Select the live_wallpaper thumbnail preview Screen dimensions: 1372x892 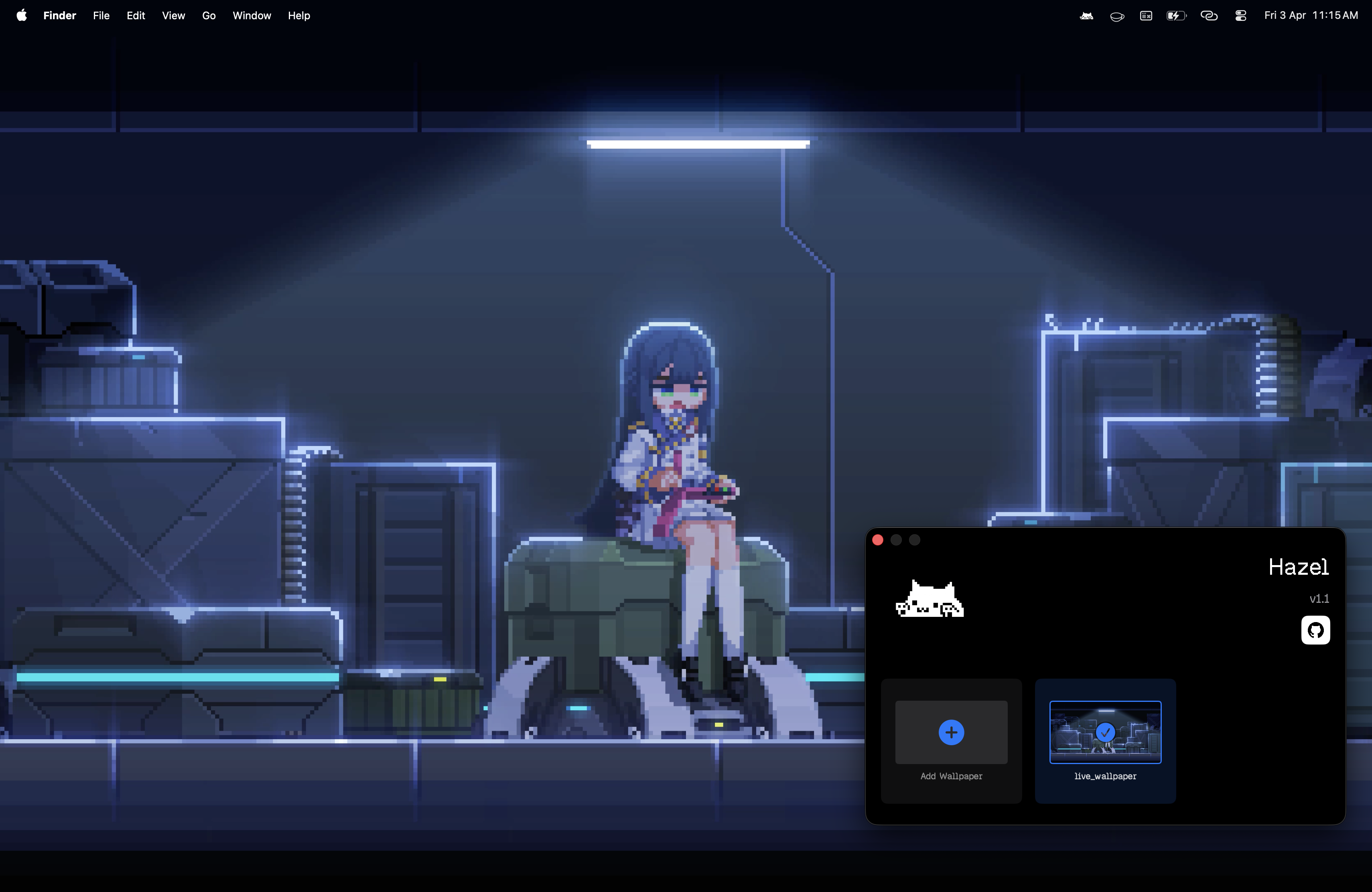tap(1105, 732)
